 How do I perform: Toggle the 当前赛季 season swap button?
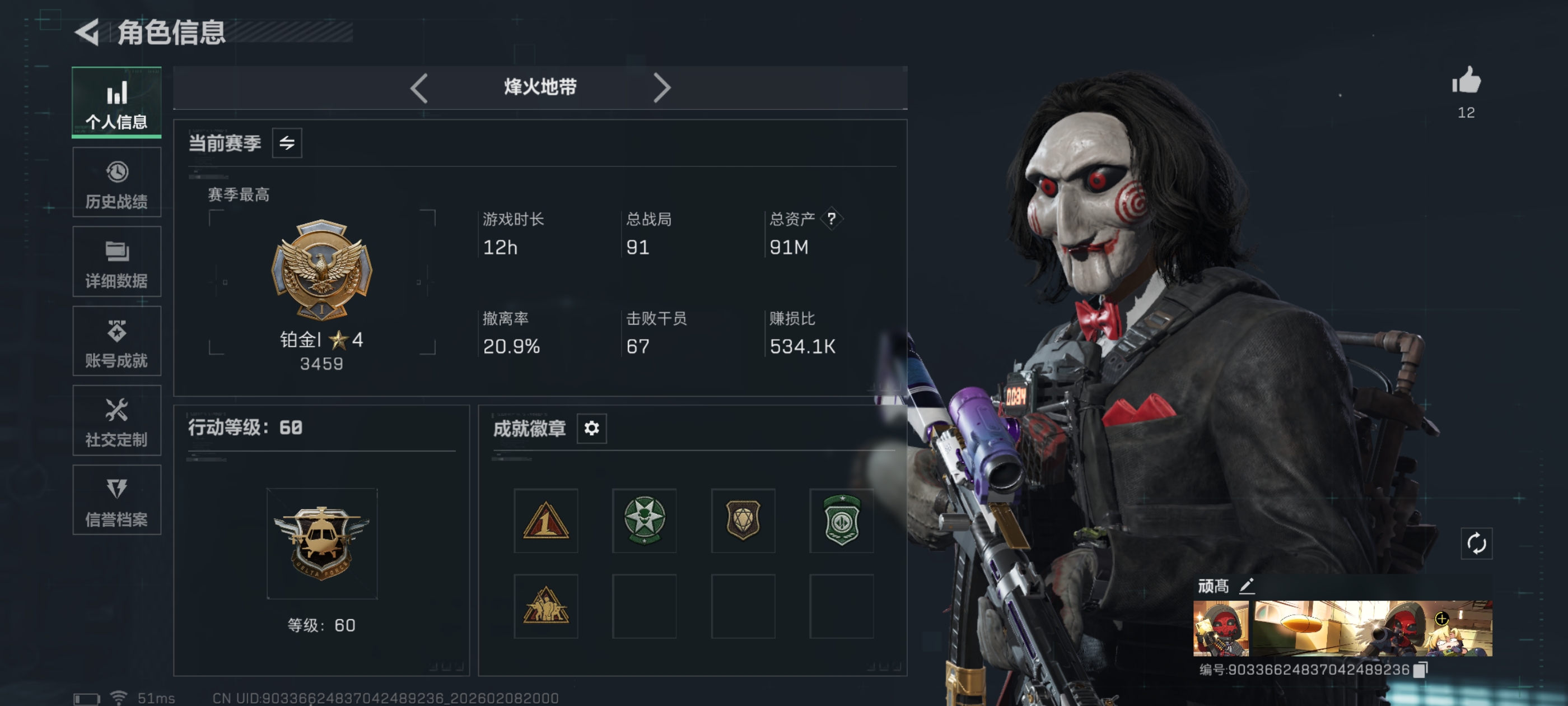click(x=287, y=143)
